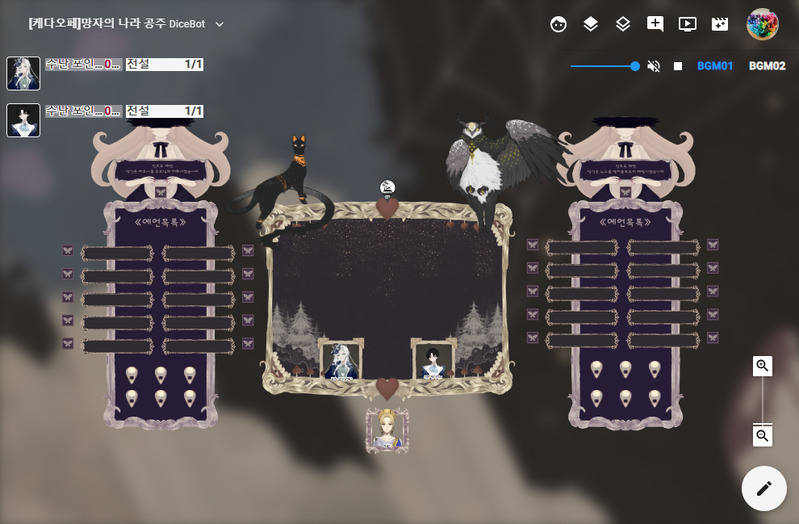Zoom out with the minus magnifier
The height and width of the screenshot is (524, 799).
pos(763,436)
